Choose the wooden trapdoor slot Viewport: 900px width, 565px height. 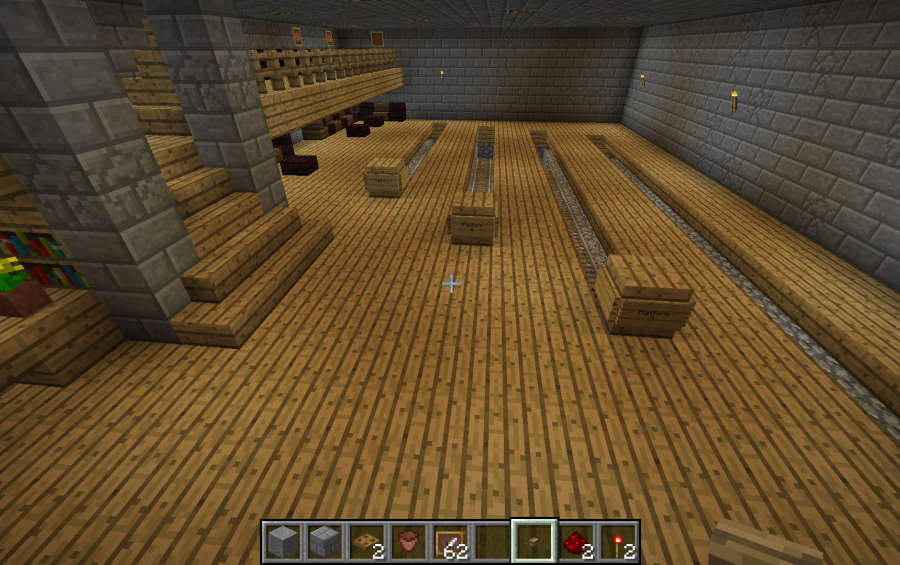click(x=367, y=542)
